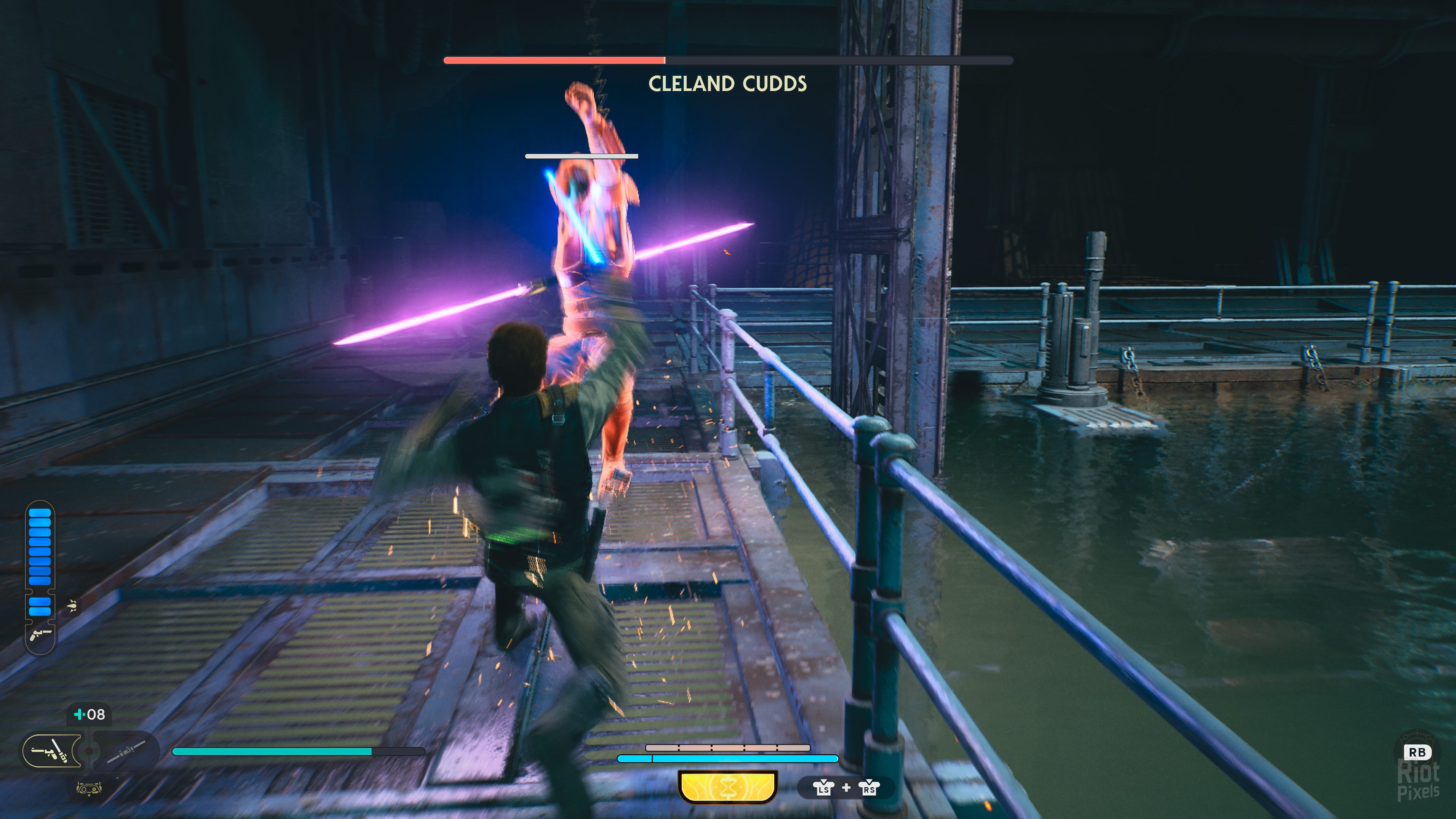The image size is (1456, 819).
Task: Click the BD-1 droid icon
Action: [x=89, y=788]
